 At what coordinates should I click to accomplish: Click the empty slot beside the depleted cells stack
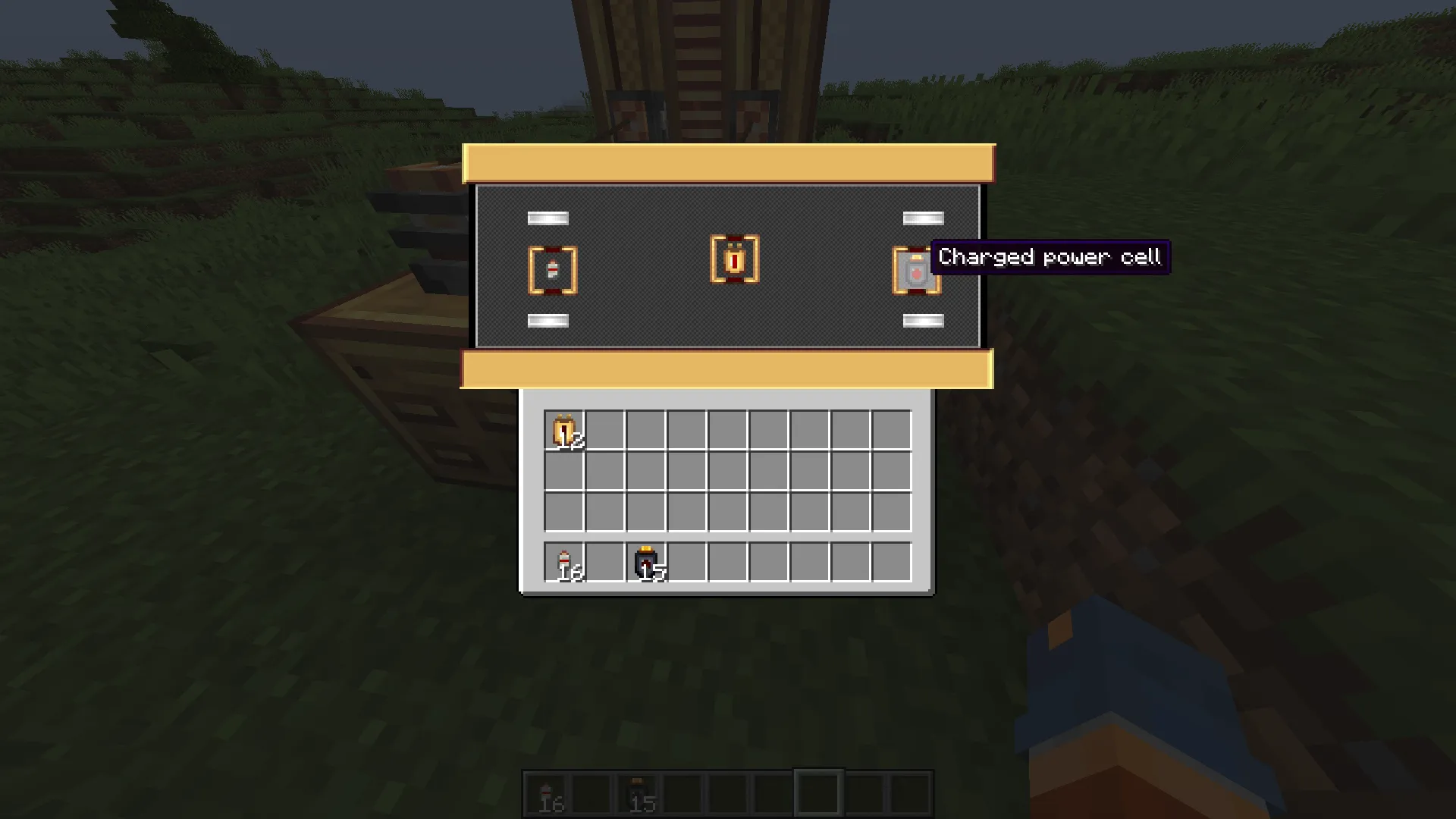click(686, 563)
